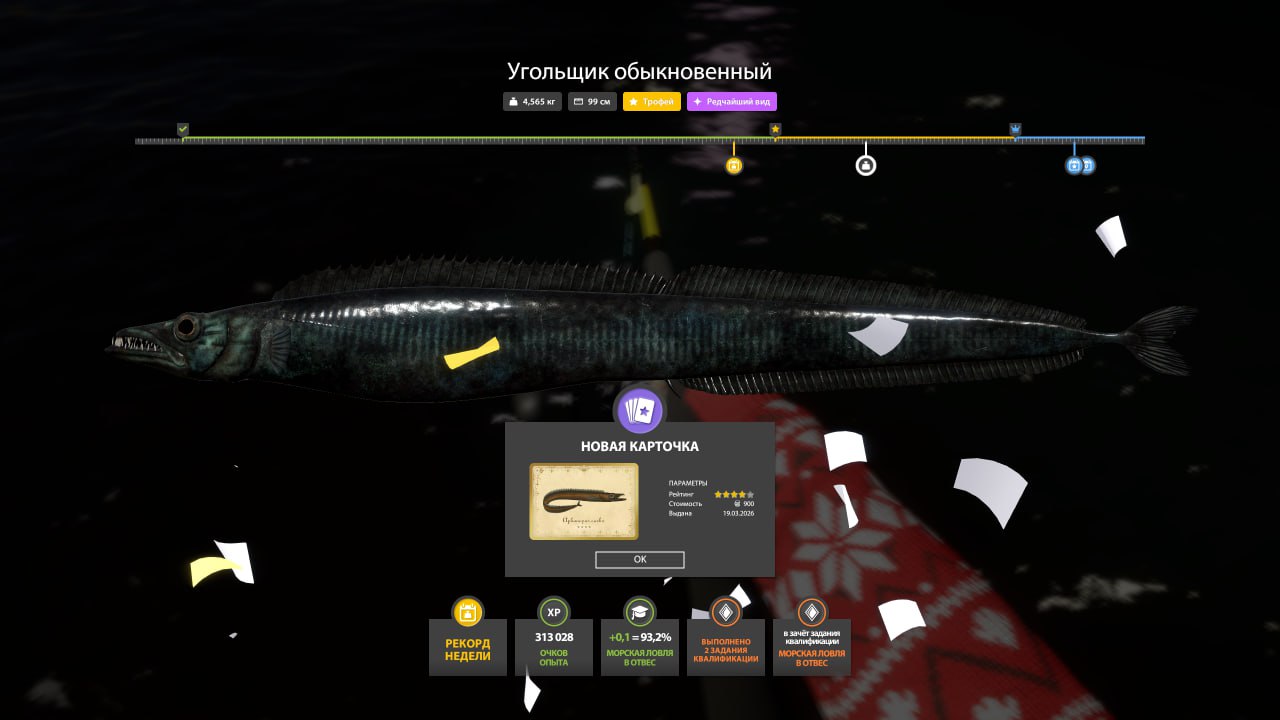Click the purple cards icon above Новая карточка
The width and height of the screenshot is (1280, 720).
point(640,410)
